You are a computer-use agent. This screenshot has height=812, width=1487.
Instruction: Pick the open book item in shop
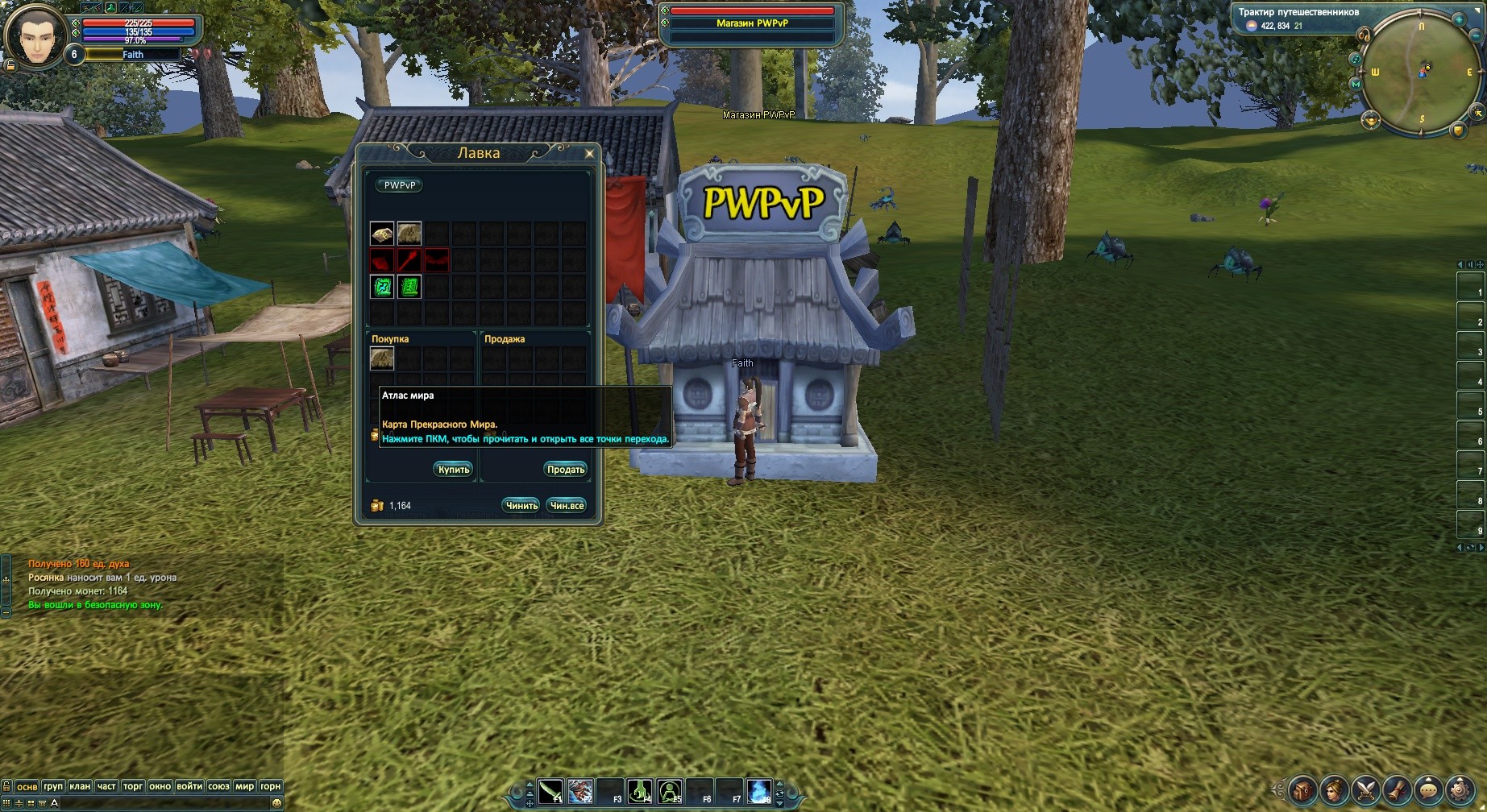[x=382, y=234]
